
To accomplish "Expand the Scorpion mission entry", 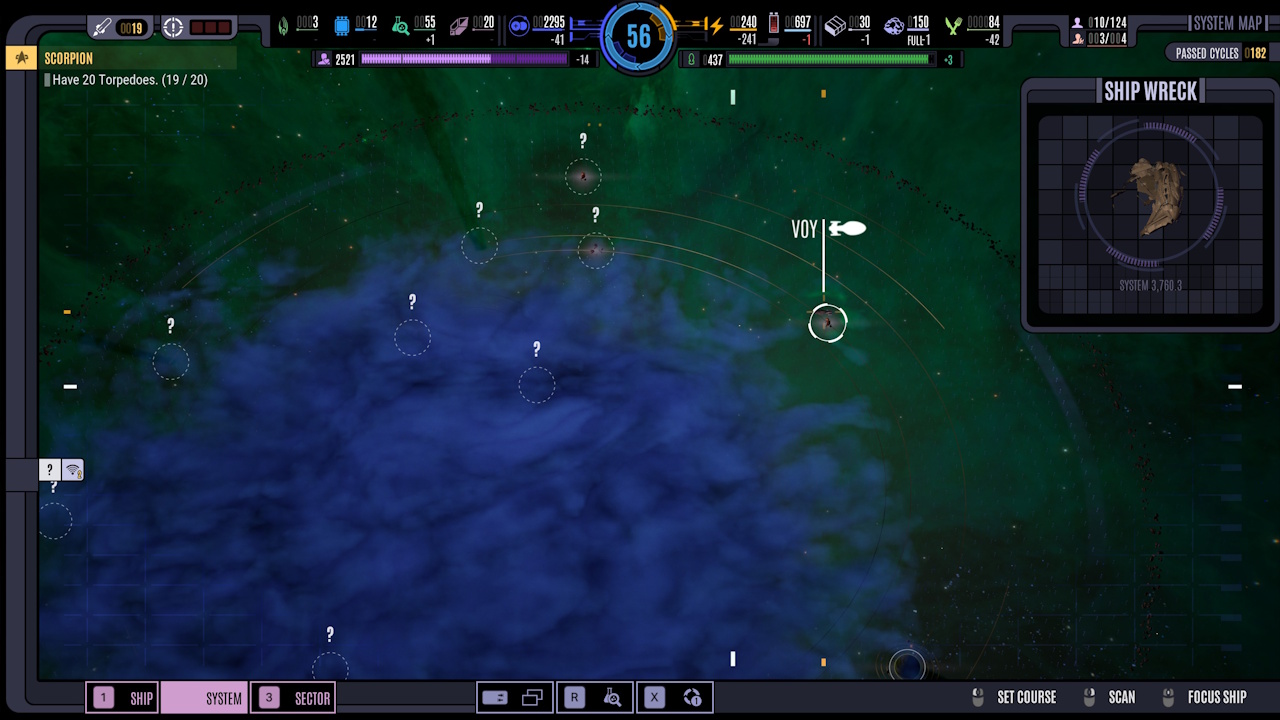I will click(x=68, y=58).
